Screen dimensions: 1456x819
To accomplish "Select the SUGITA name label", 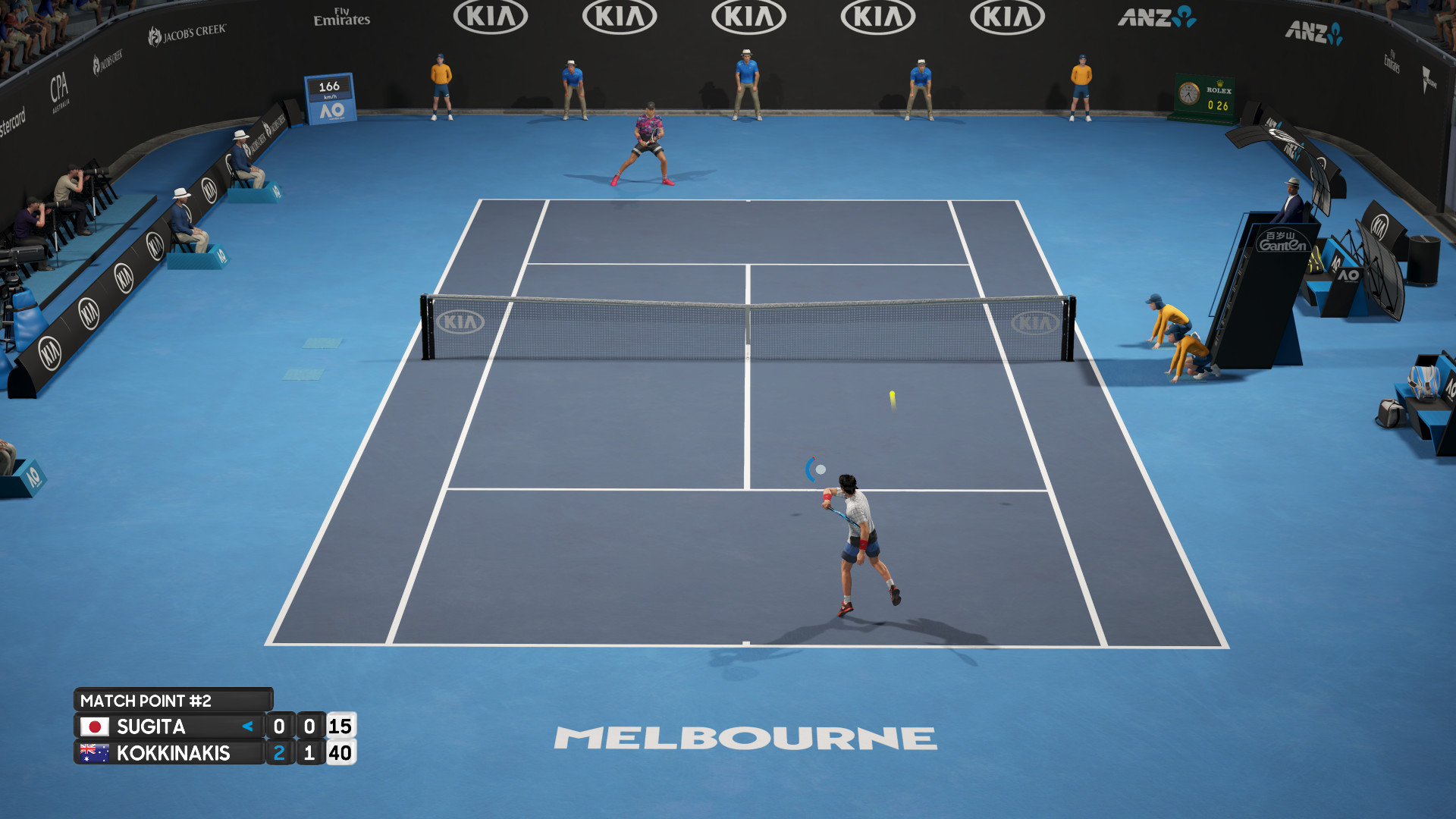I will [x=152, y=726].
